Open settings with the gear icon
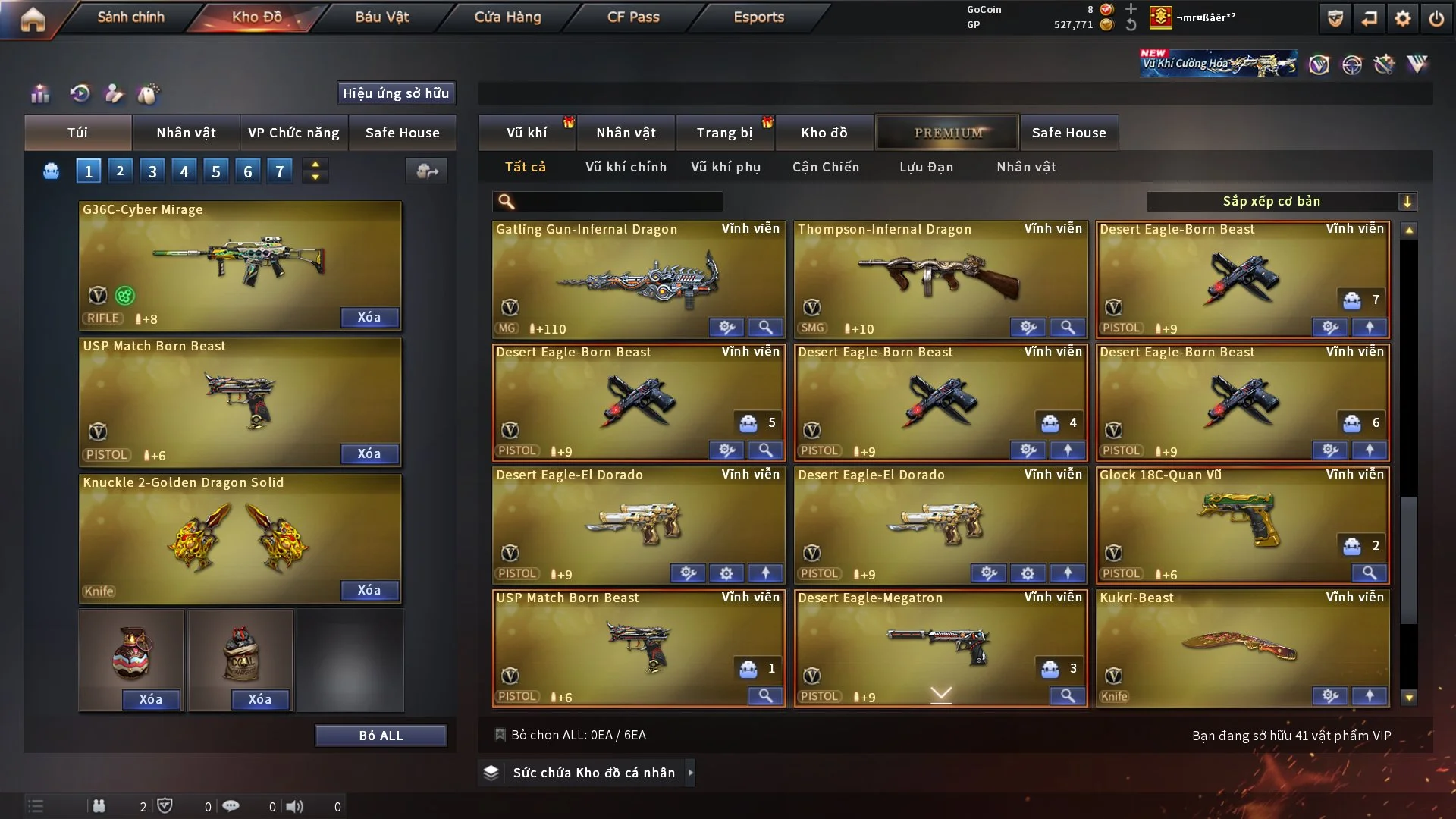This screenshot has width=1456, height=819. pyautogui.click(x=1403, y=18)
